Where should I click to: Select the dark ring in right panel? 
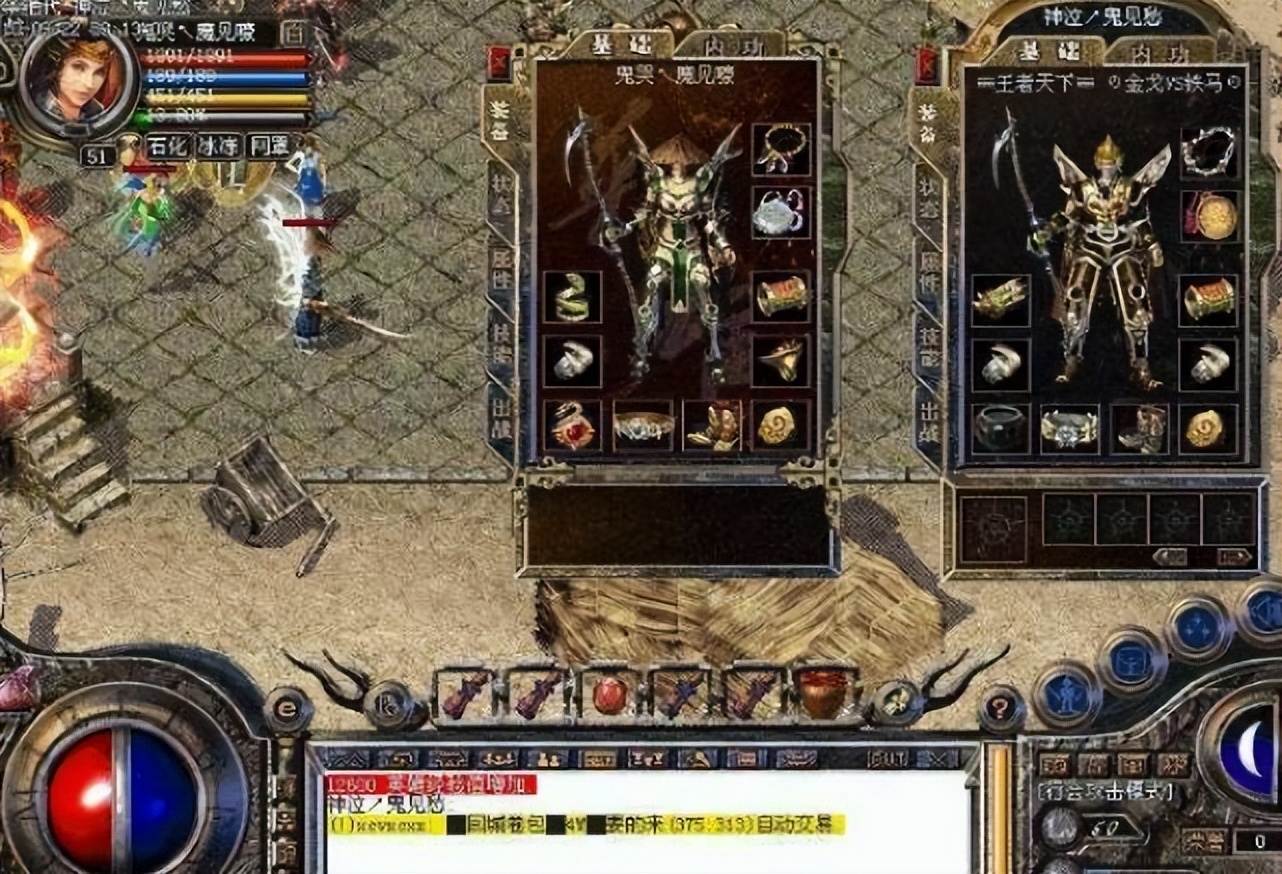(1000, 428)
